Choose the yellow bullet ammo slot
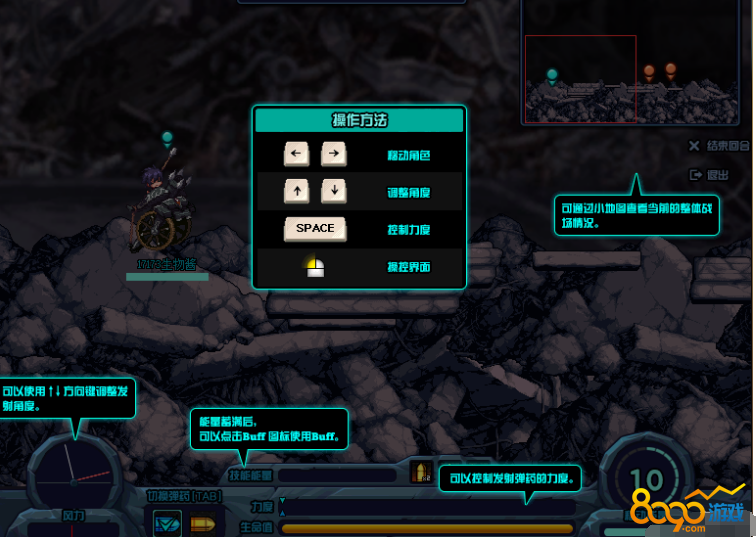Screen dimensions: 756x537 click(203, 523)
